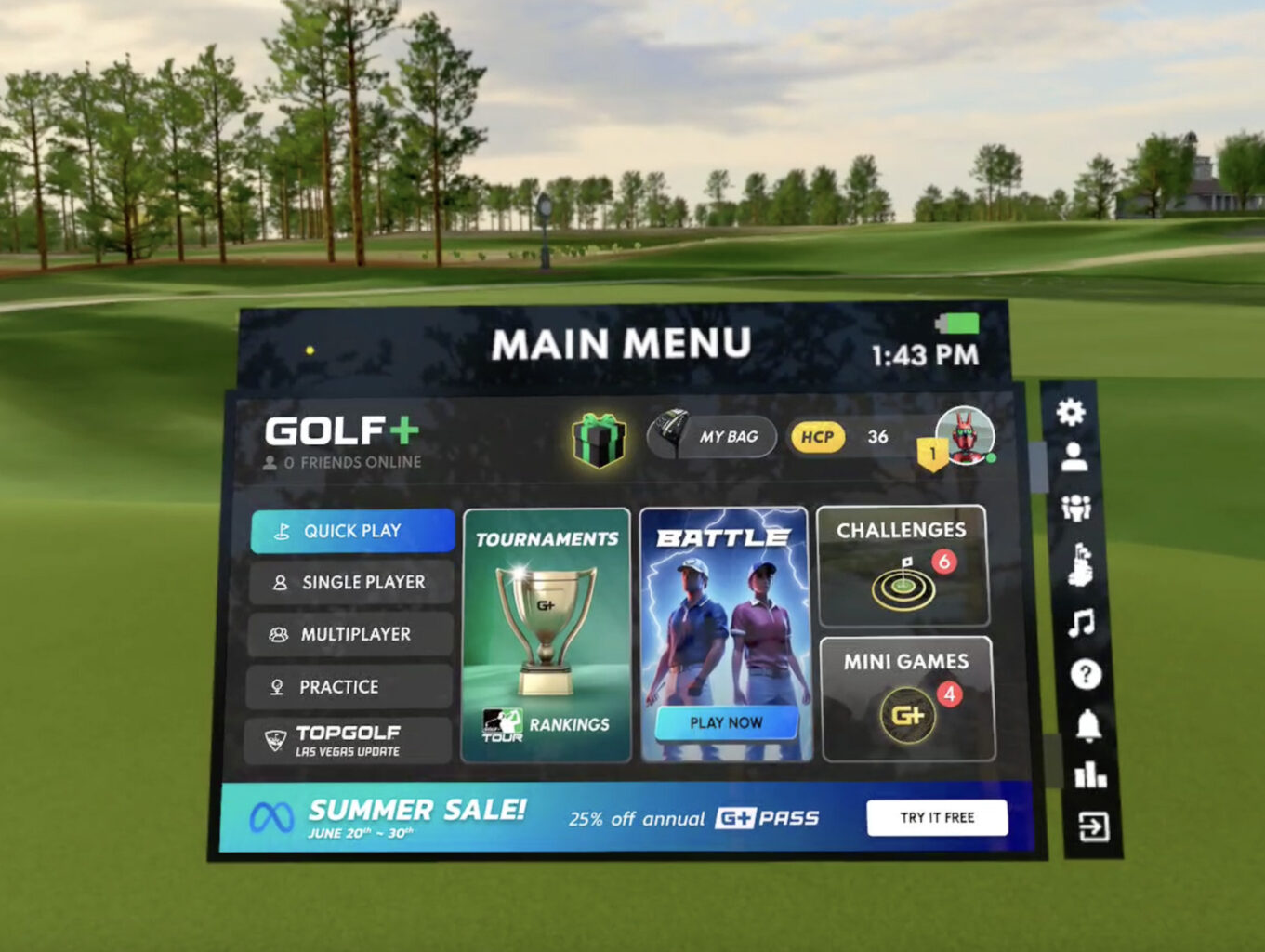View the friends group icon
1265x952 pixels.
[1076, 507]
